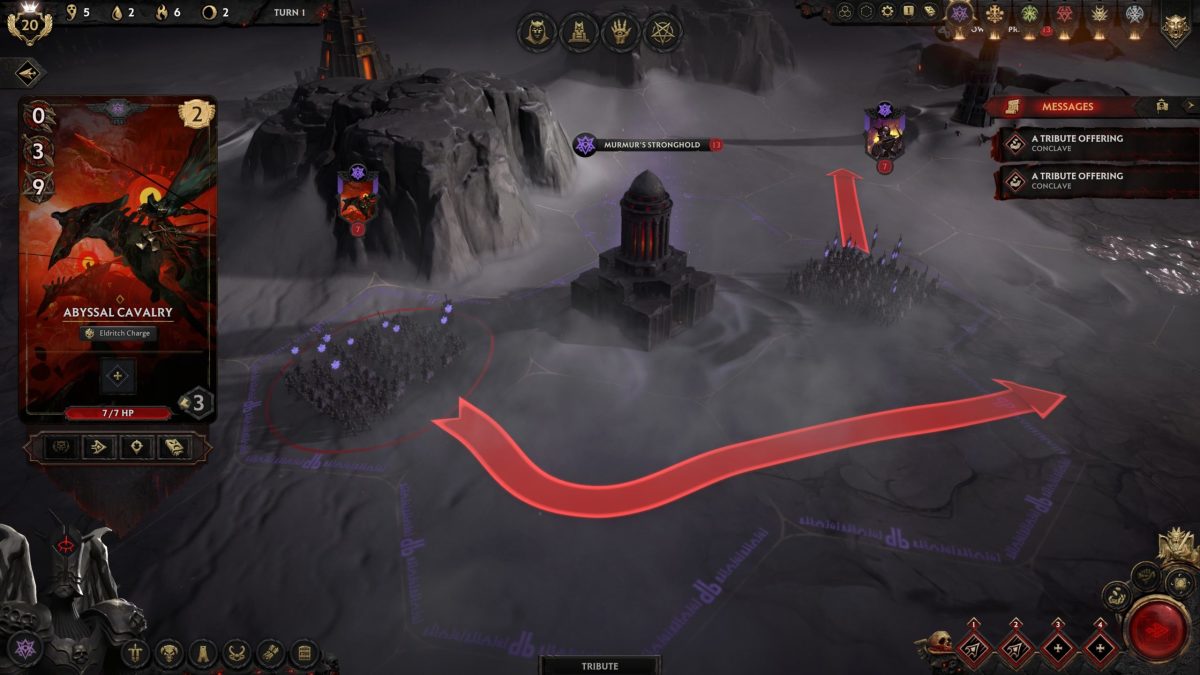Select the red sigil archfiend icon
Image resolution: width=1200 pixels, height=675 pixels.
(1063, 14)
